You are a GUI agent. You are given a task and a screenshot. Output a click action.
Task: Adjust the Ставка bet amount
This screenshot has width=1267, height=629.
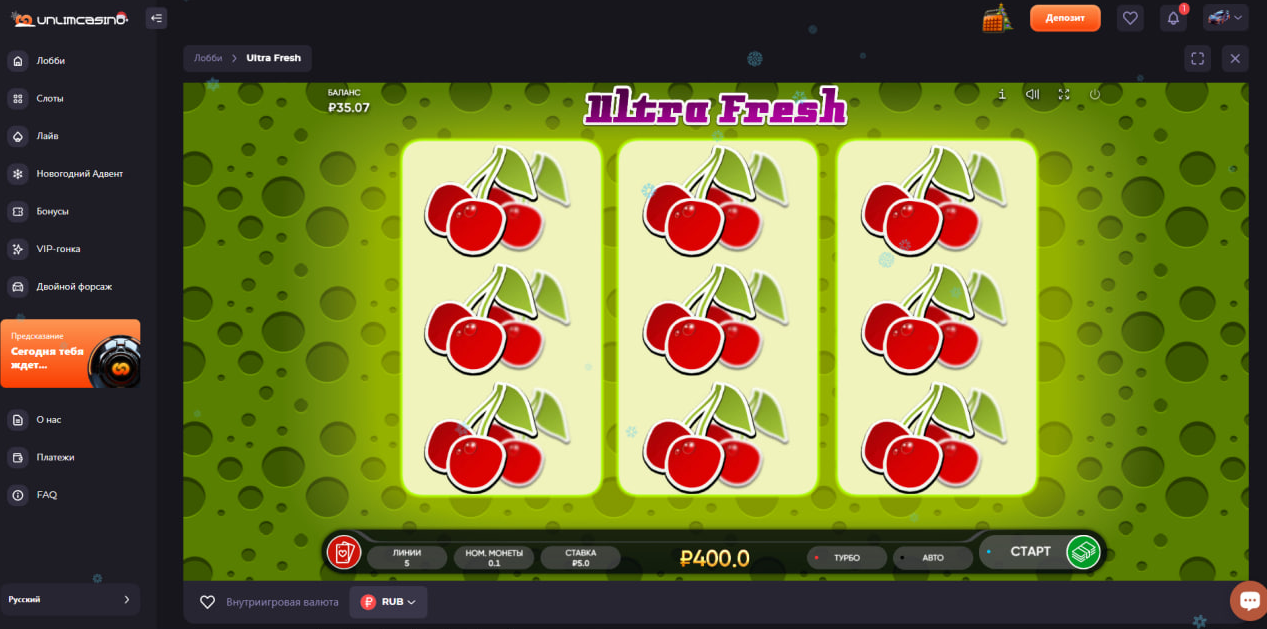(580, 557)
